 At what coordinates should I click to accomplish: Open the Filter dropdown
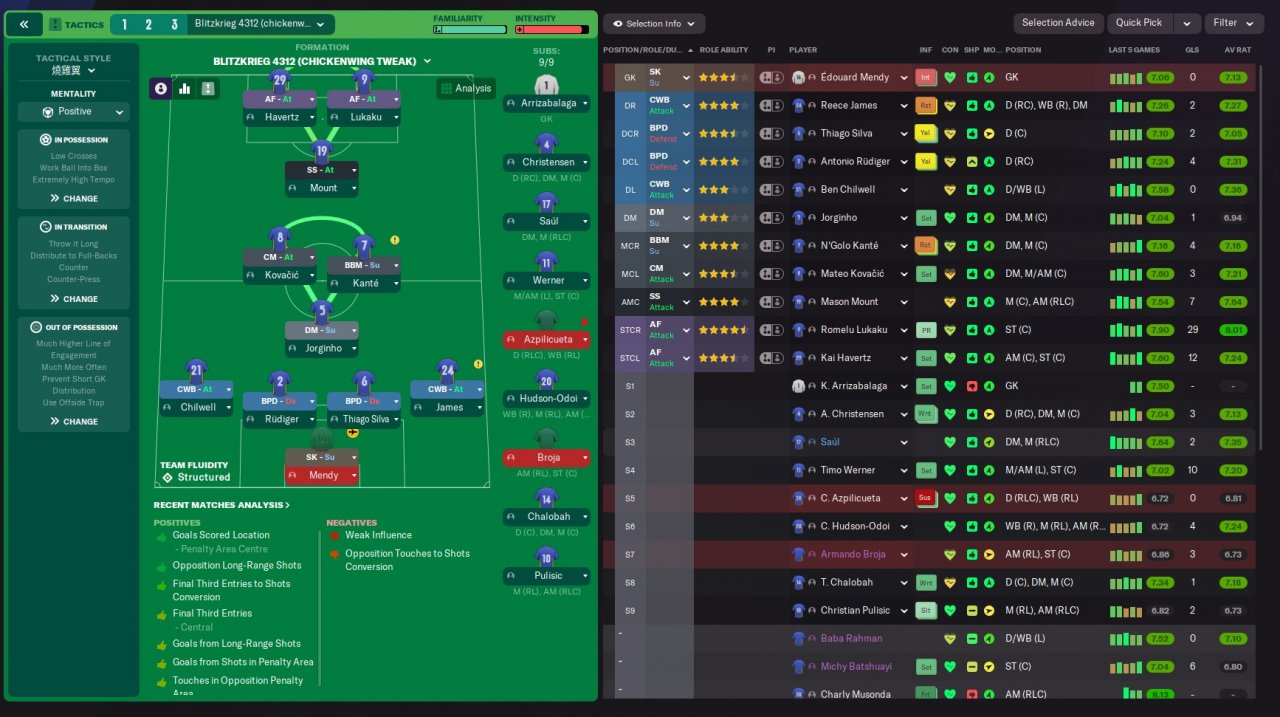1232,23
